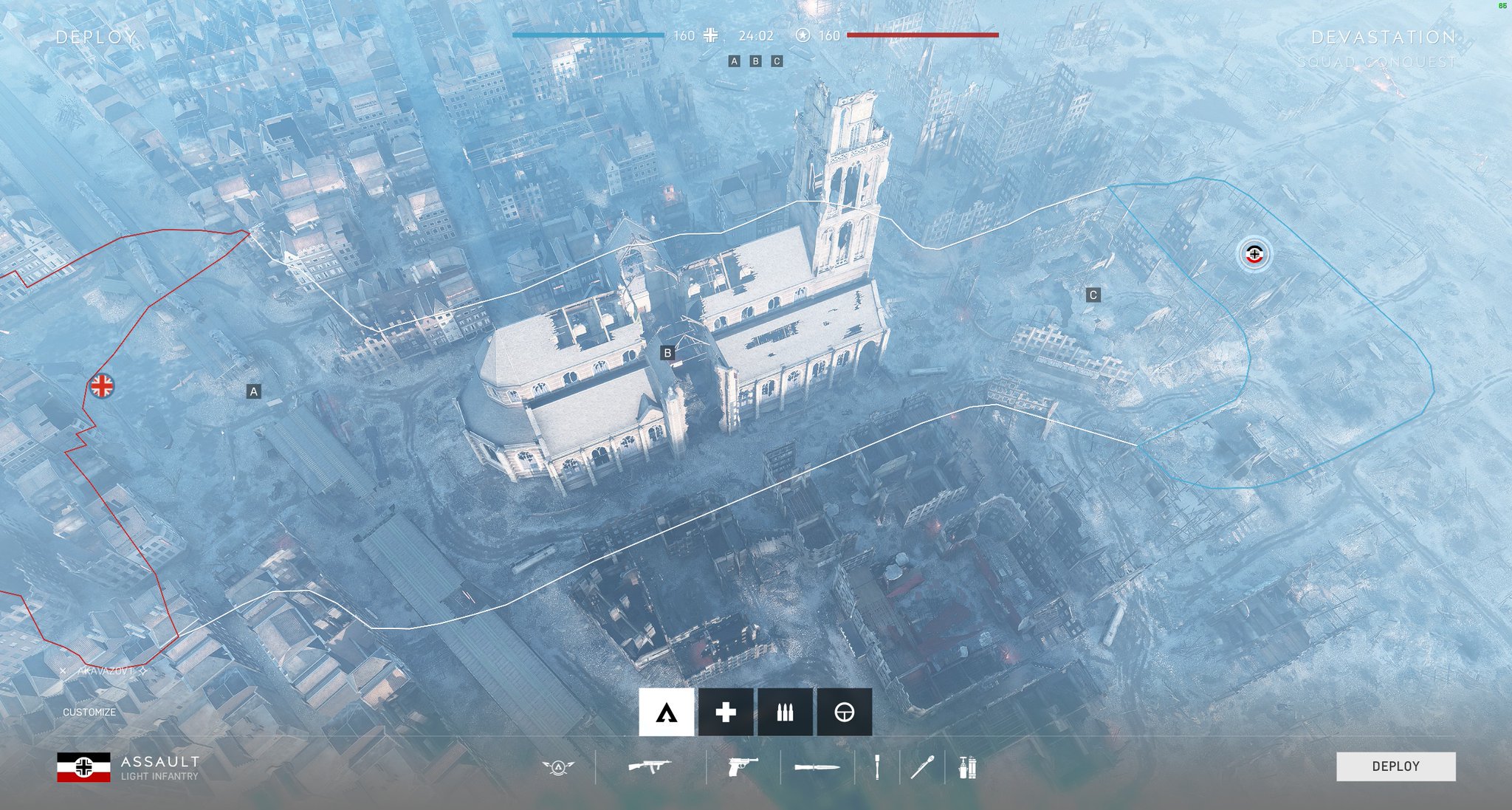
Task: Select the Panzerfaust gadget slot
Action: click(922, 768)
